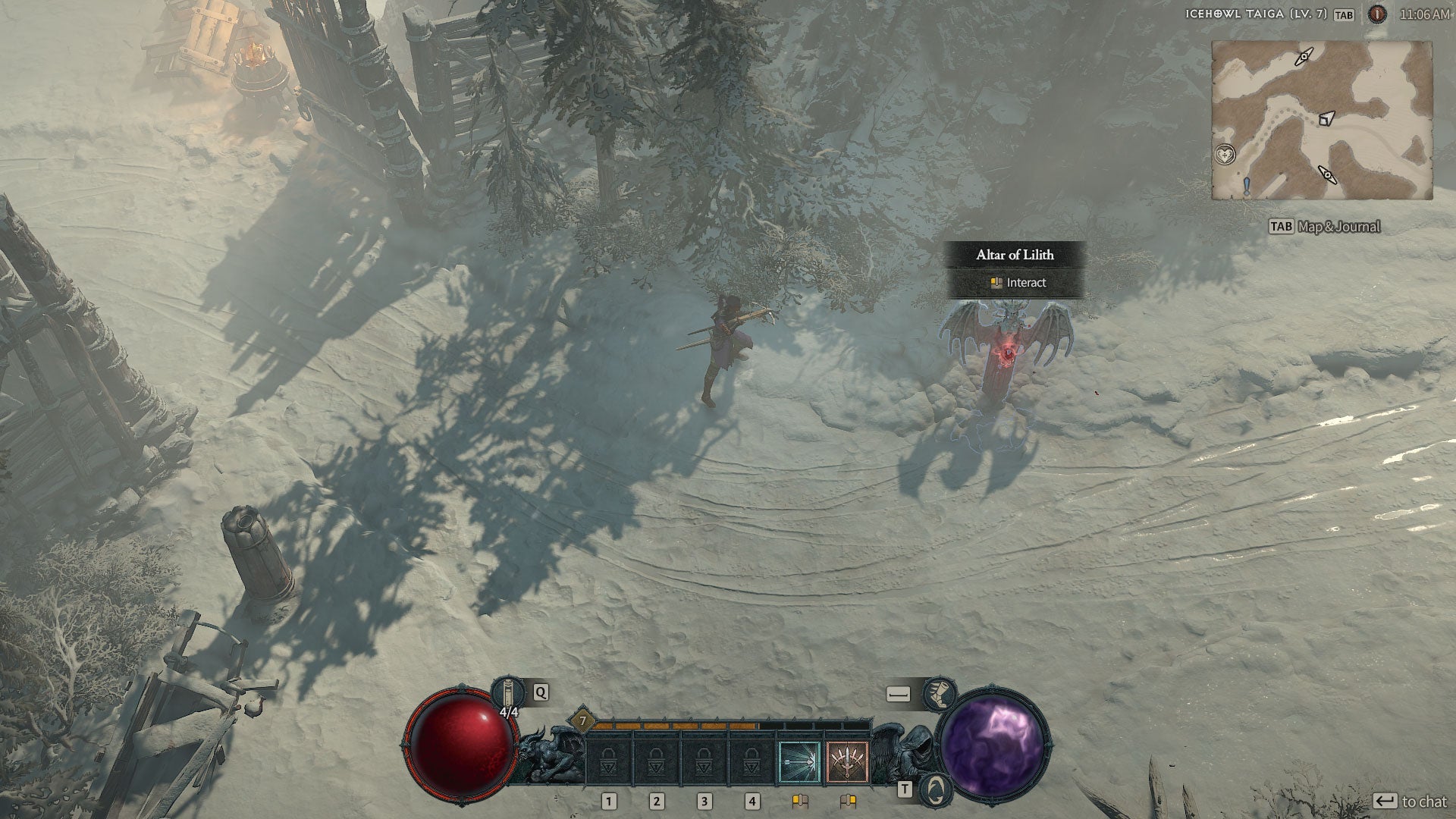
Task: Click the Interact prompt for Altar of Lilith
Action: [1016, 283]
